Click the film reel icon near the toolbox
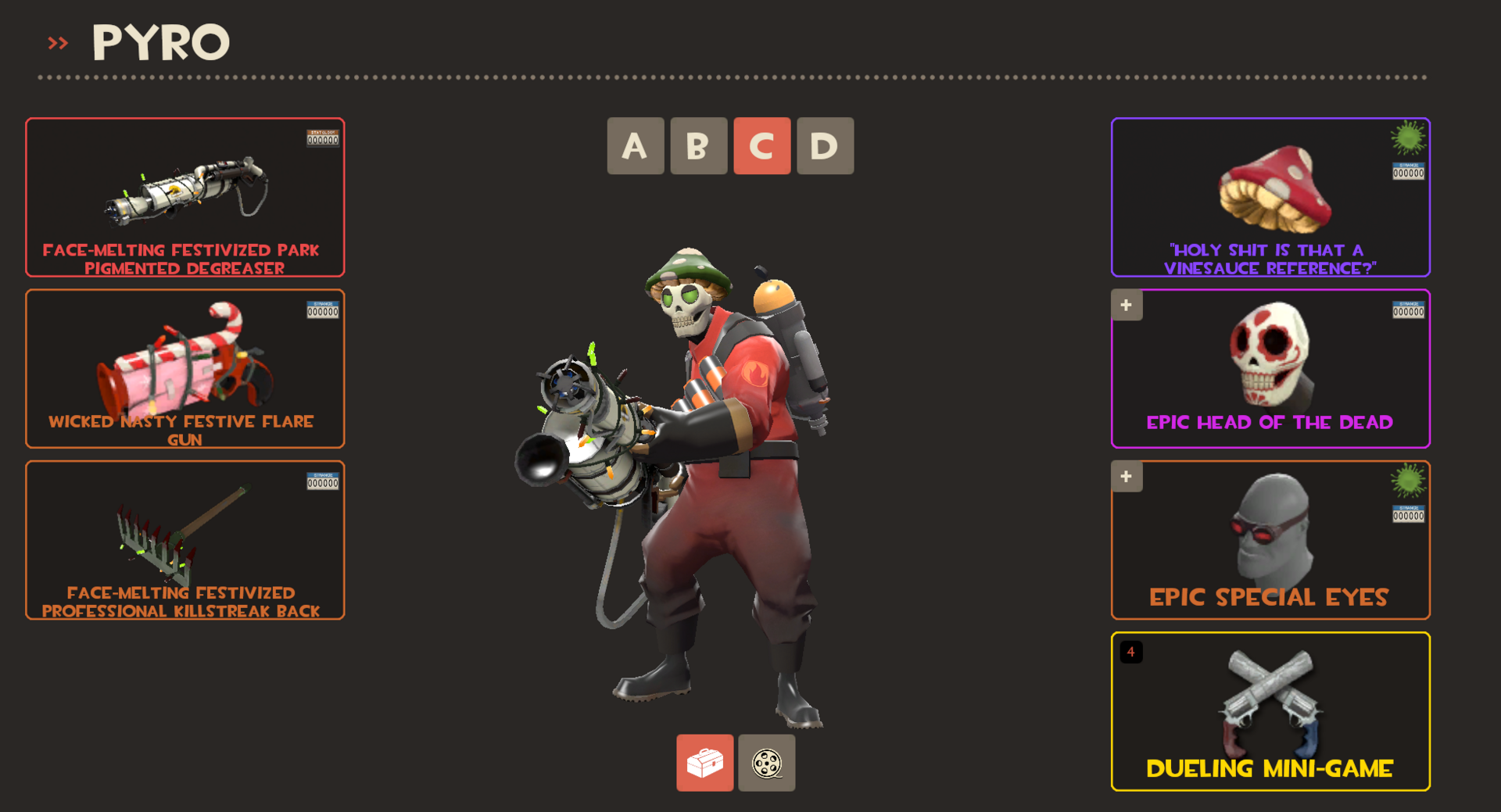The image size is (1501, 812). point(766,764)
